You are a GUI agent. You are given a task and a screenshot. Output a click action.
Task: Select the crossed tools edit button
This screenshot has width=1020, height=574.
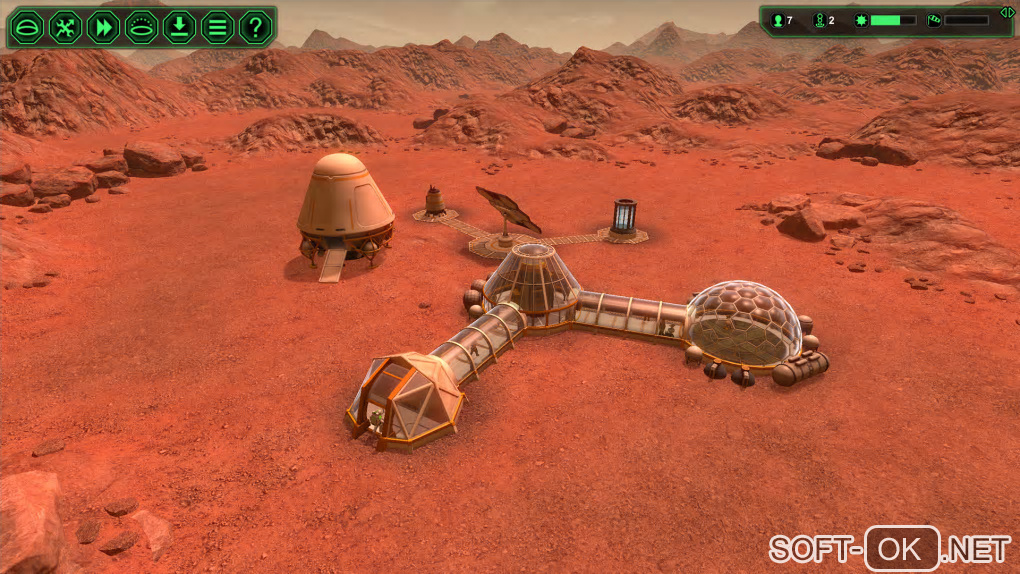coord(64,27)
